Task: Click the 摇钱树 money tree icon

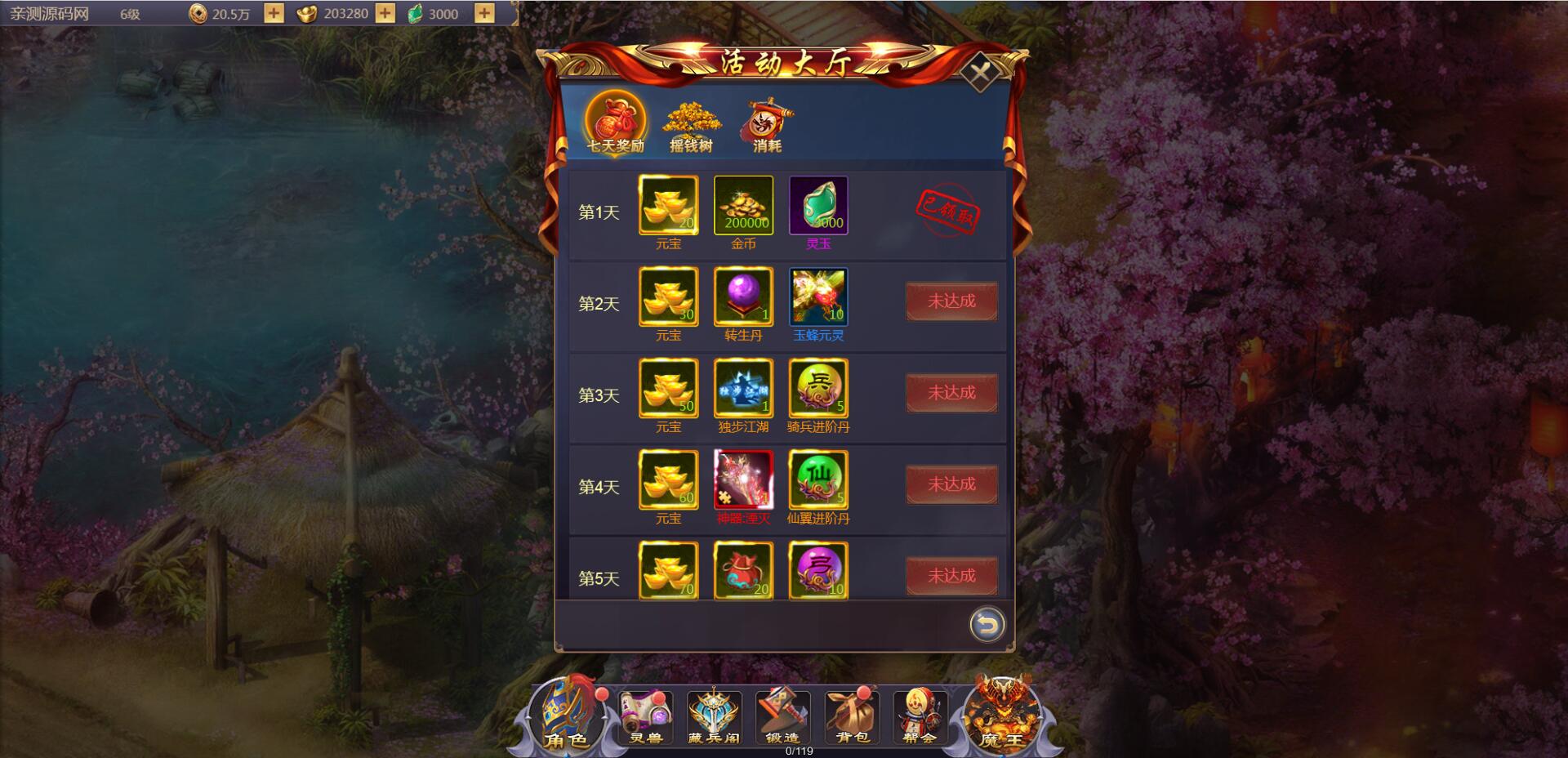Action: (691, 121)
